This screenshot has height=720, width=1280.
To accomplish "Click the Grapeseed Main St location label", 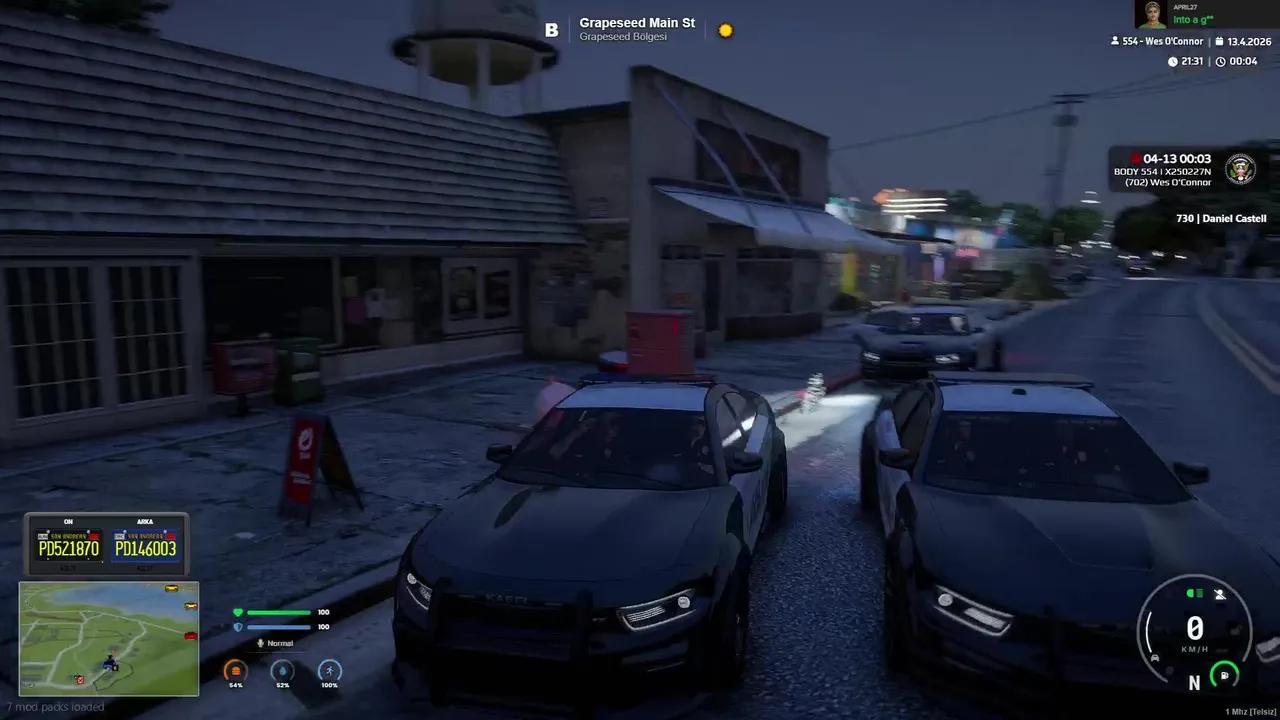I will pos(637,23).
